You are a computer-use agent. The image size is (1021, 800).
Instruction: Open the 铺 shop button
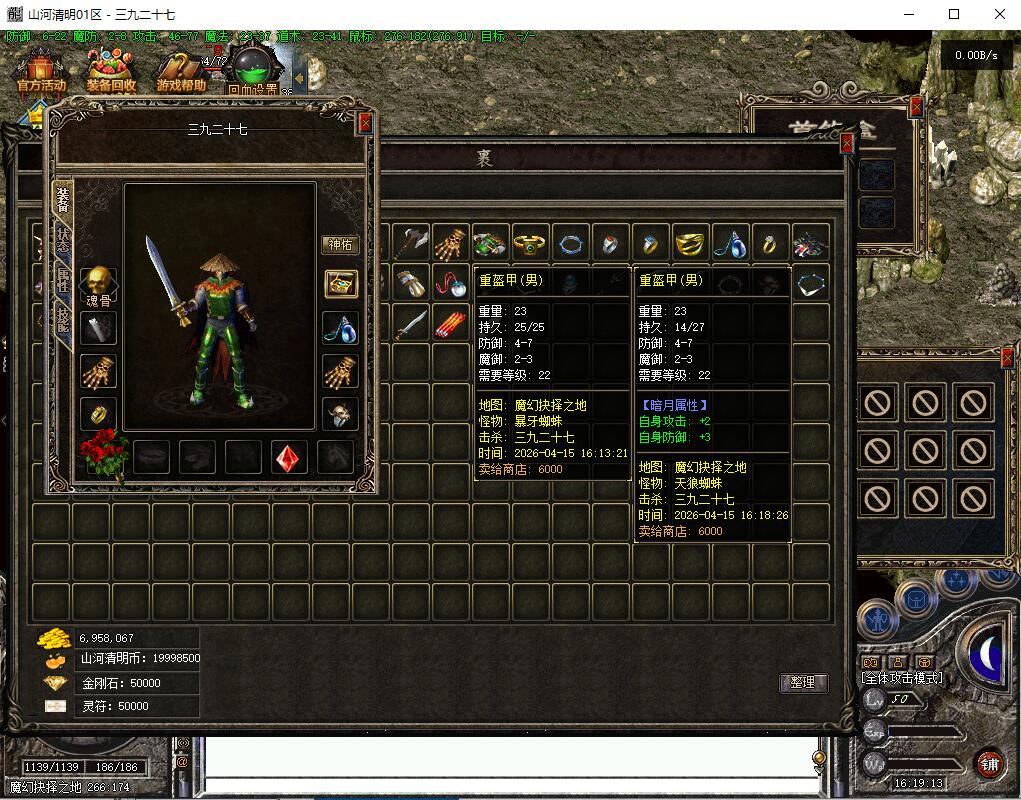989,763
